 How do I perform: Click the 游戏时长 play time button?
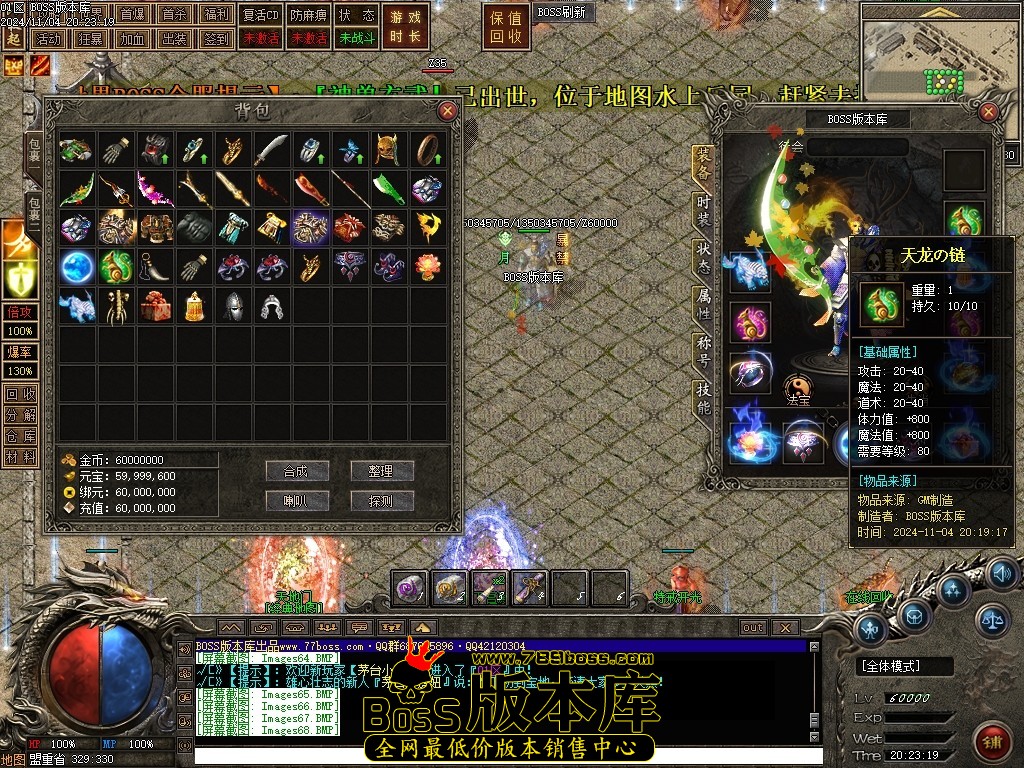(x=406, y=27)
